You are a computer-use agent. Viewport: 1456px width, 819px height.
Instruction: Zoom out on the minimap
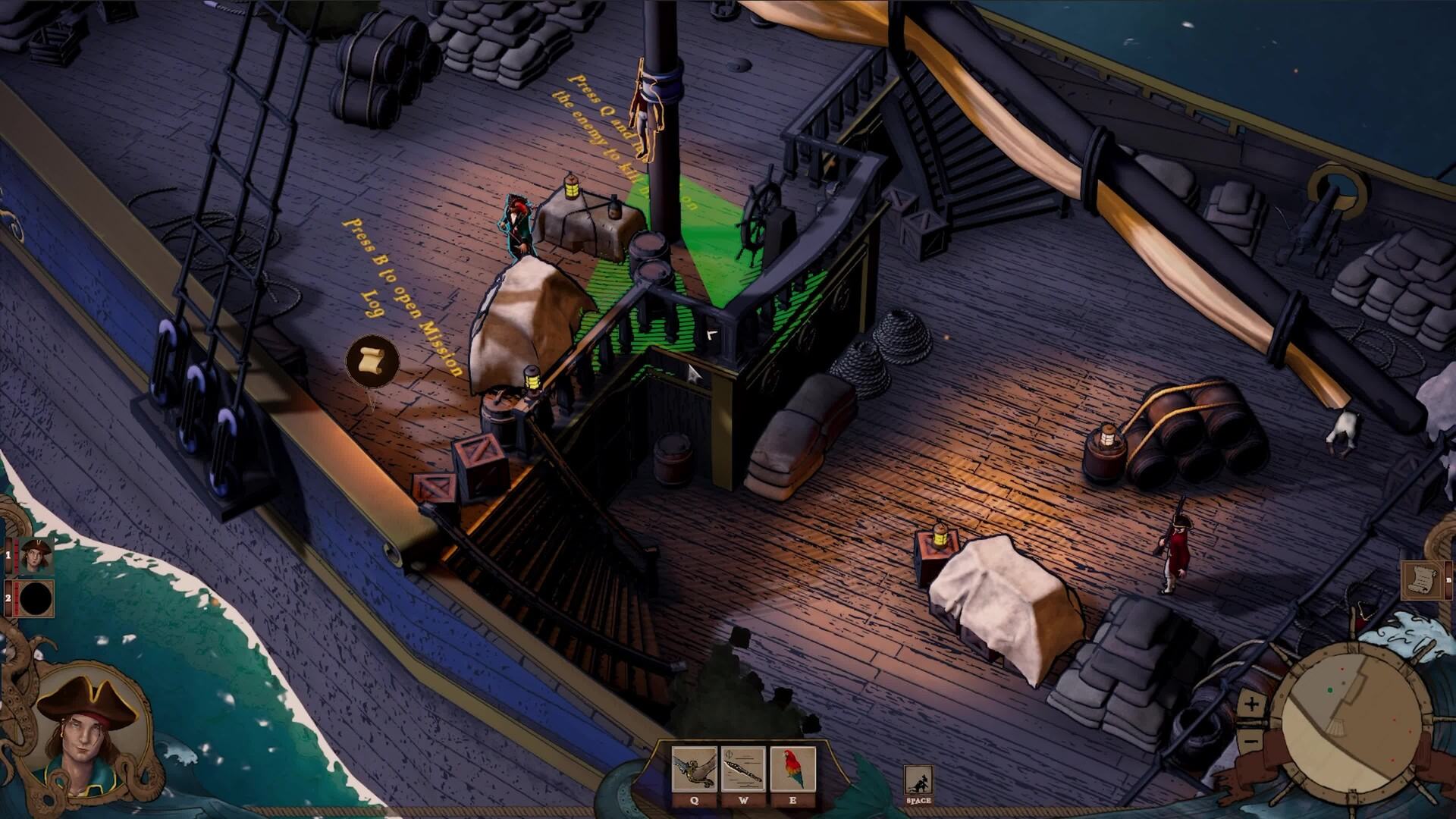(1251, 737)
